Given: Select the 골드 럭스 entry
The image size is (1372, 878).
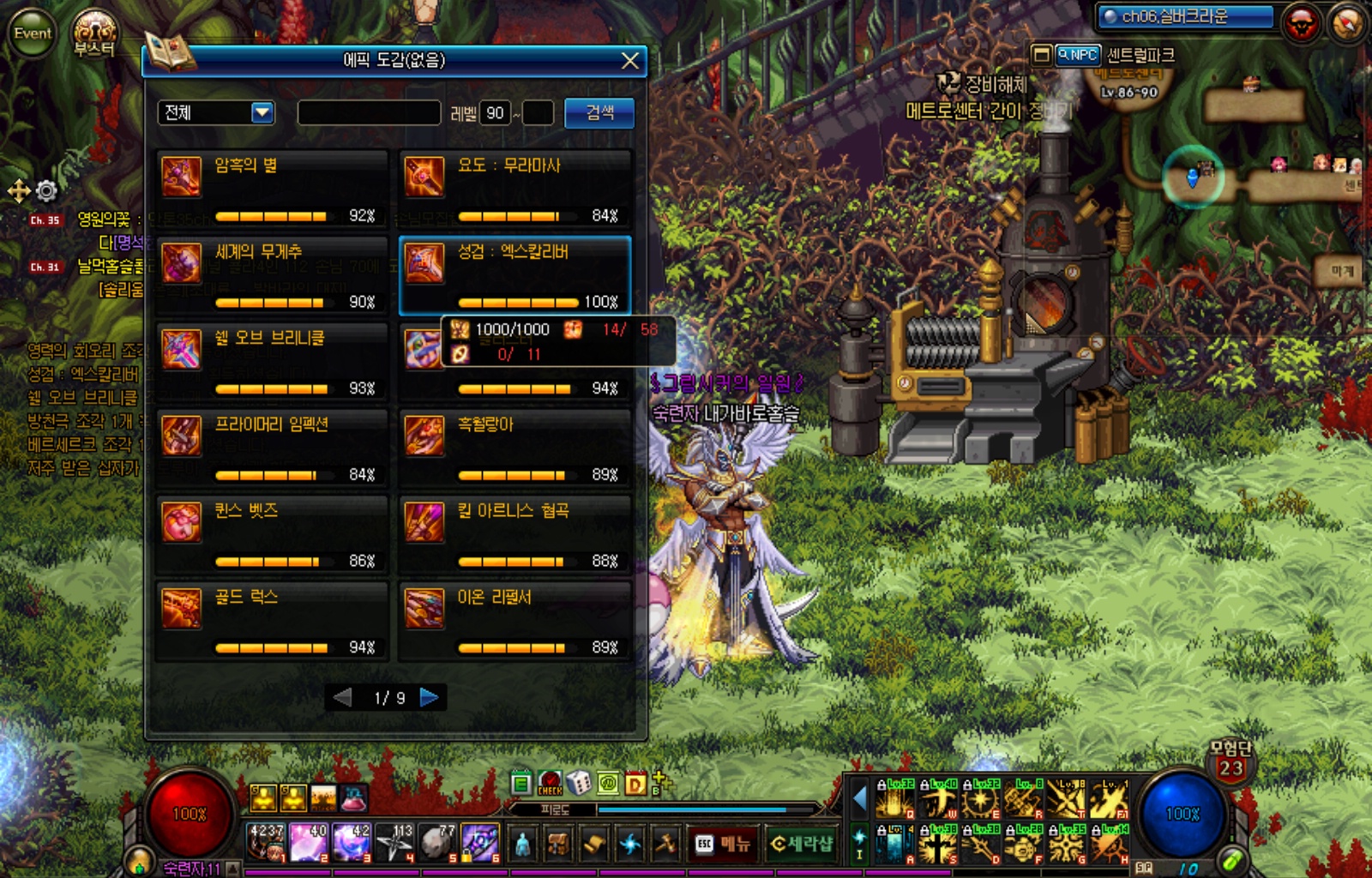Looking at the screenshot, I should click(272, 621).
